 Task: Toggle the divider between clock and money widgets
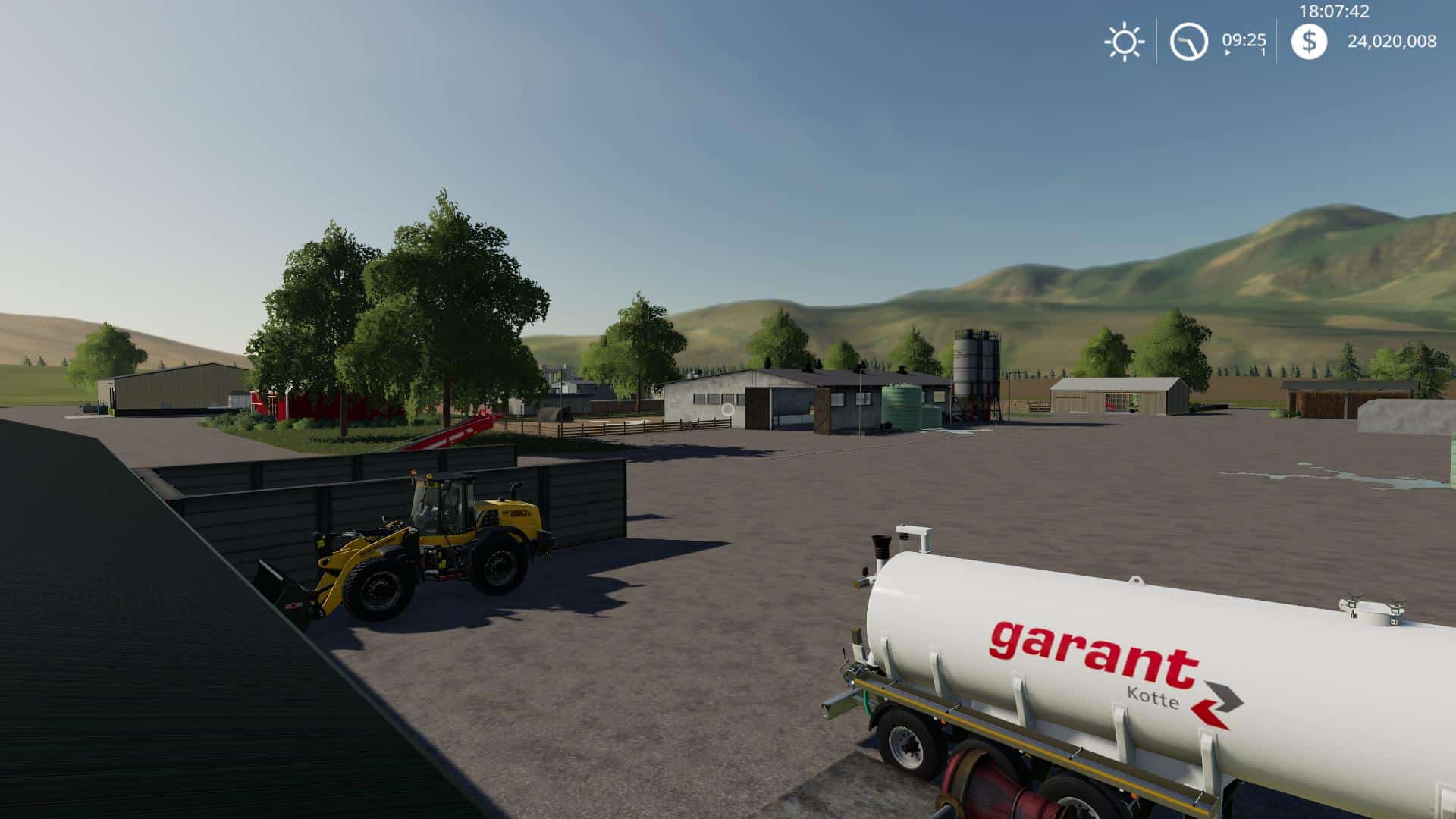tap(1276, 40)
